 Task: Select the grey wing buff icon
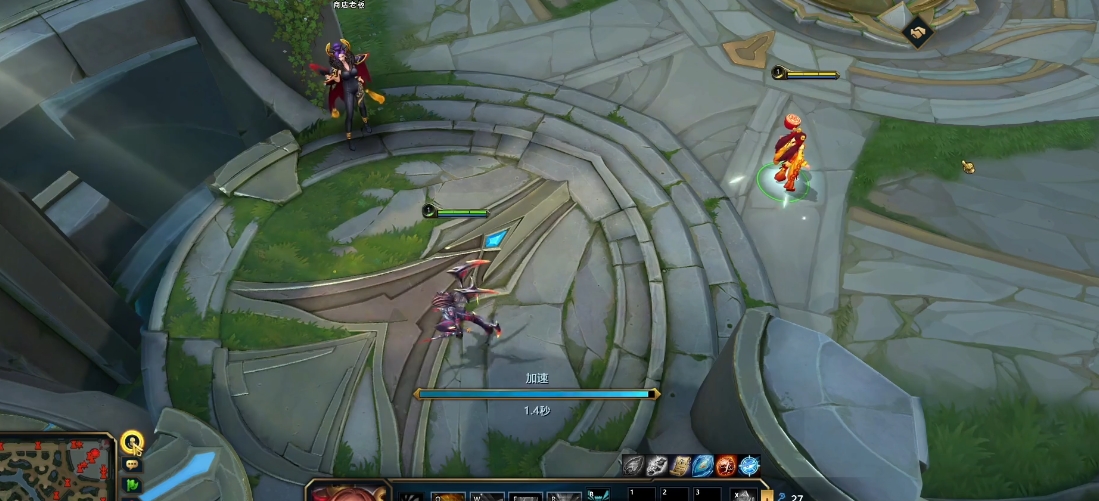click(x=633, y=465)
